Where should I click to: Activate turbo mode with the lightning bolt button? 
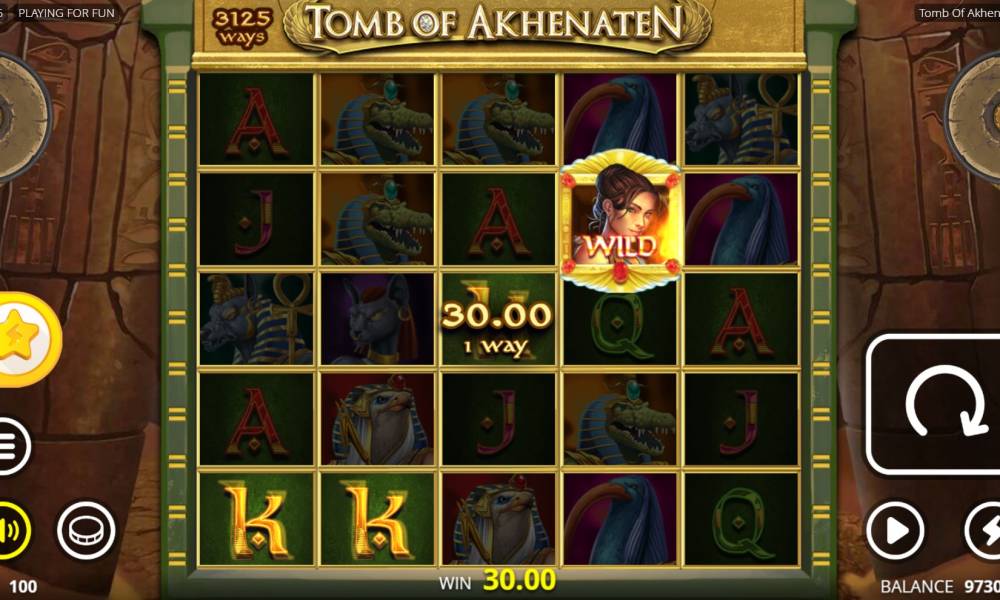pos(982,530)
